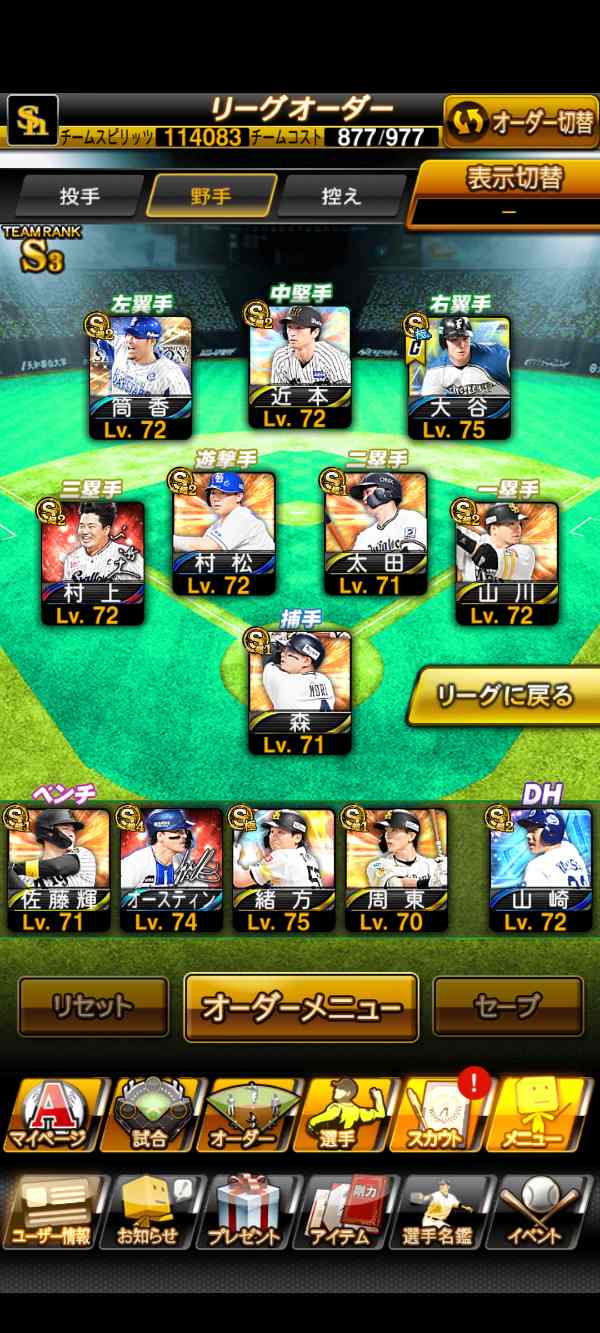
Task: Click the リセット button
Action: coord(93,1007)
